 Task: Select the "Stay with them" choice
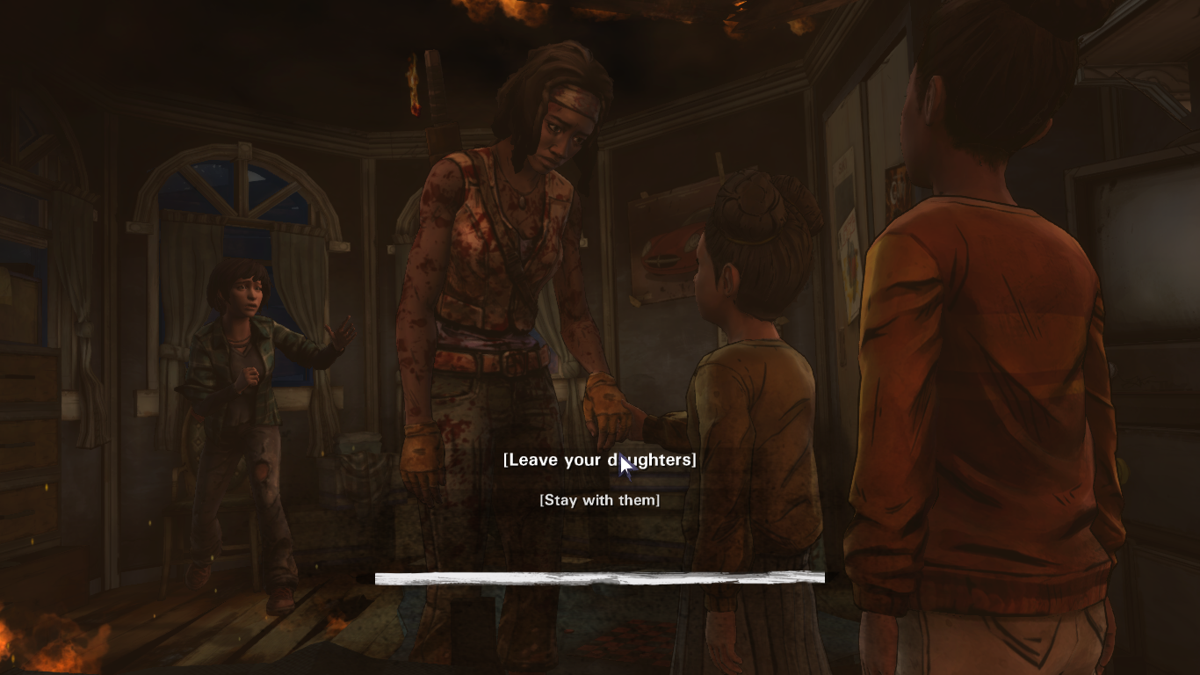pos(599,500)
